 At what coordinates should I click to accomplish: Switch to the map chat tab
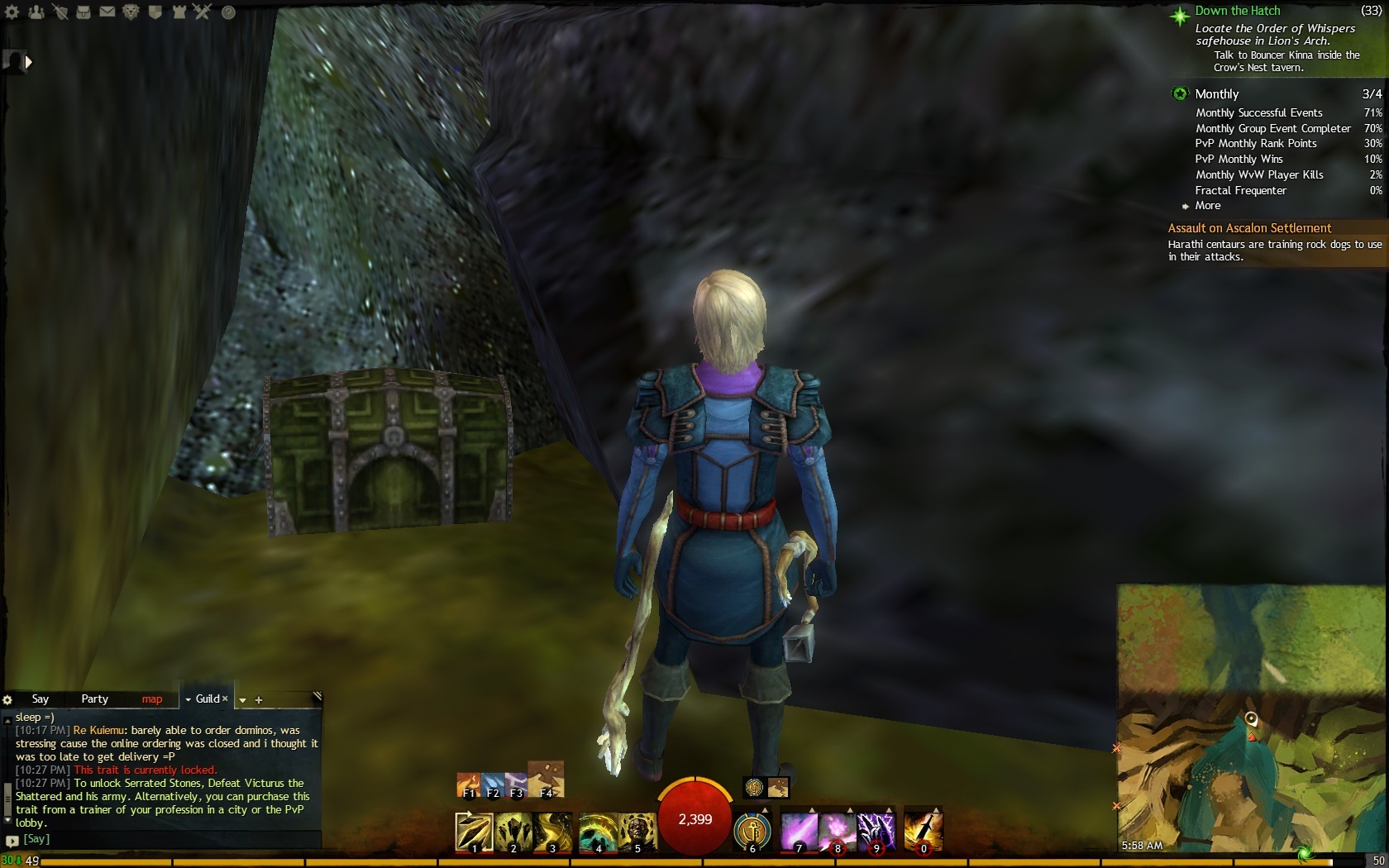click(x=151, y=699)
